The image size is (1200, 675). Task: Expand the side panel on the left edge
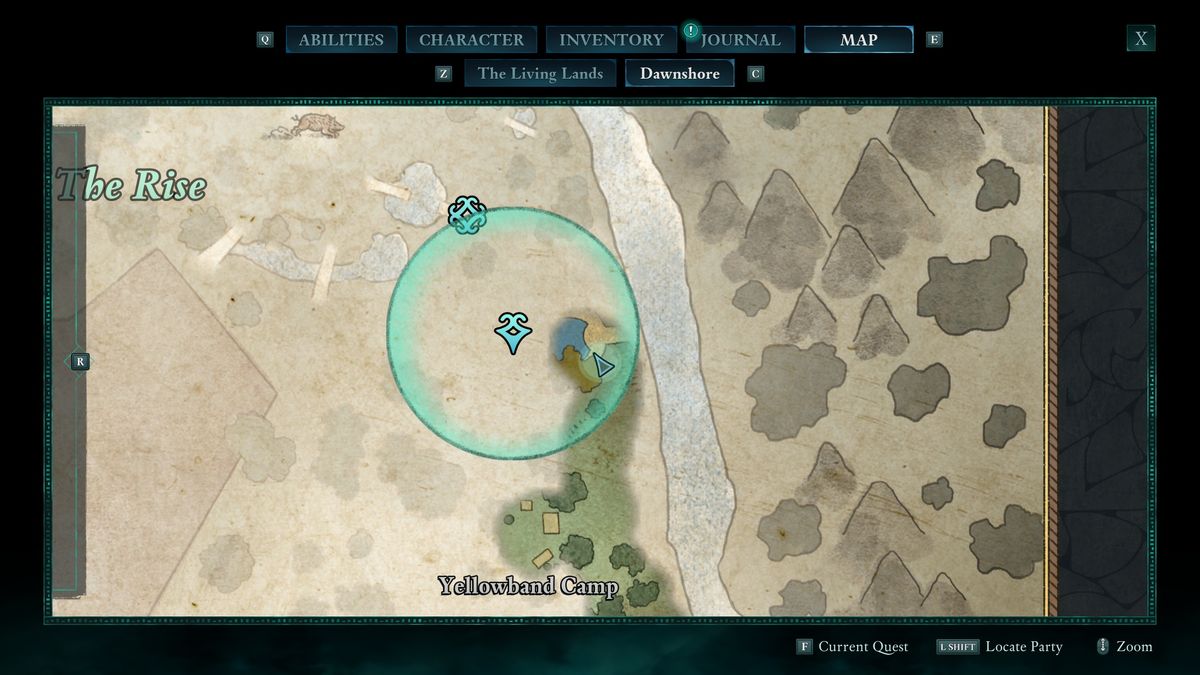[80, 362]
